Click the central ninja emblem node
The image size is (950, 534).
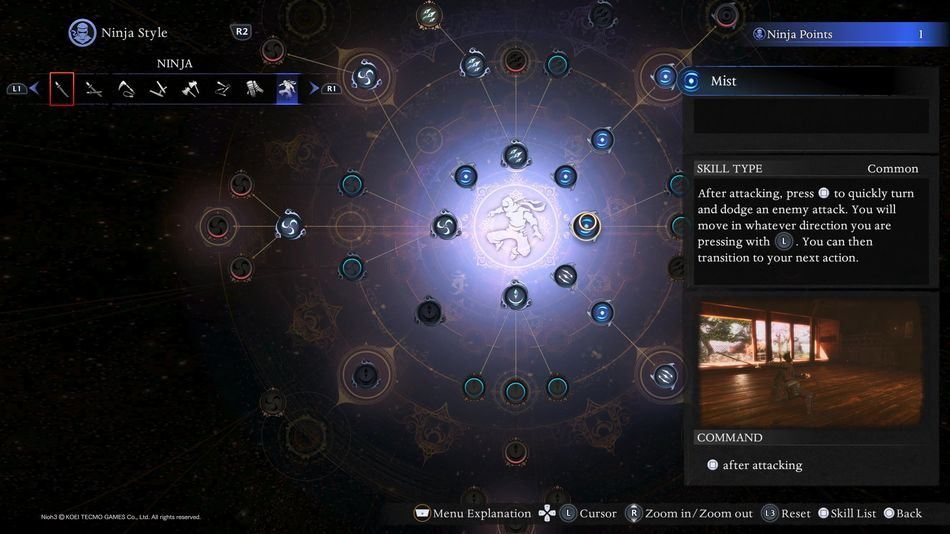515,224
